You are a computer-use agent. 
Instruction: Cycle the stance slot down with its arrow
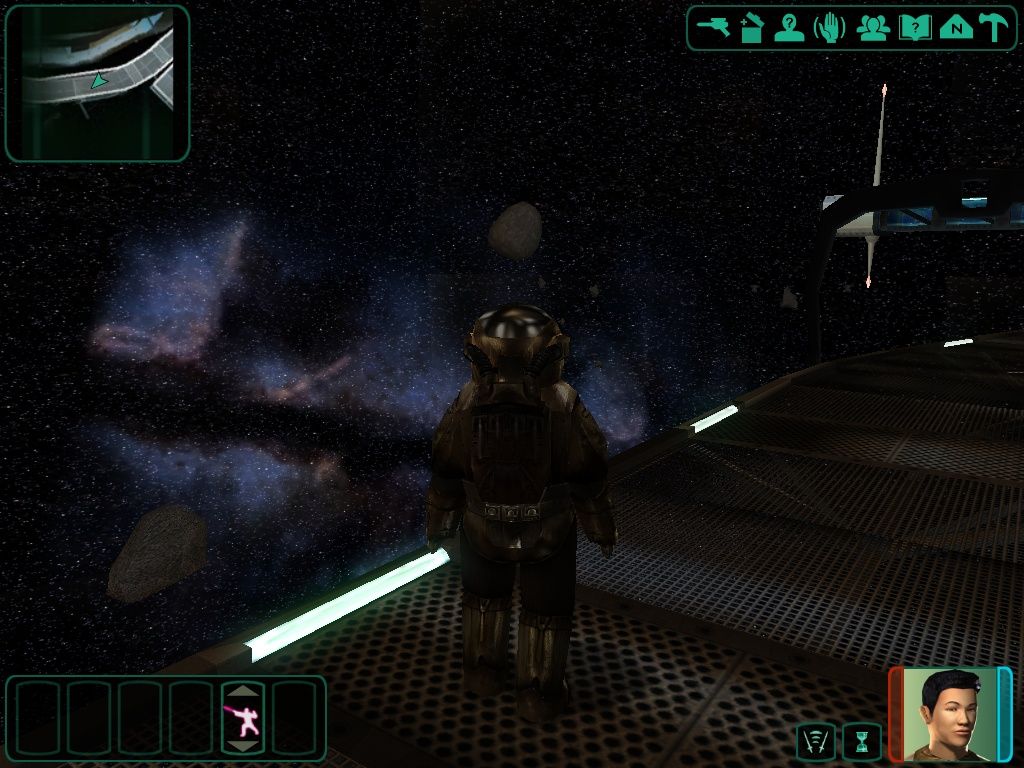click(x=243, y=745)
